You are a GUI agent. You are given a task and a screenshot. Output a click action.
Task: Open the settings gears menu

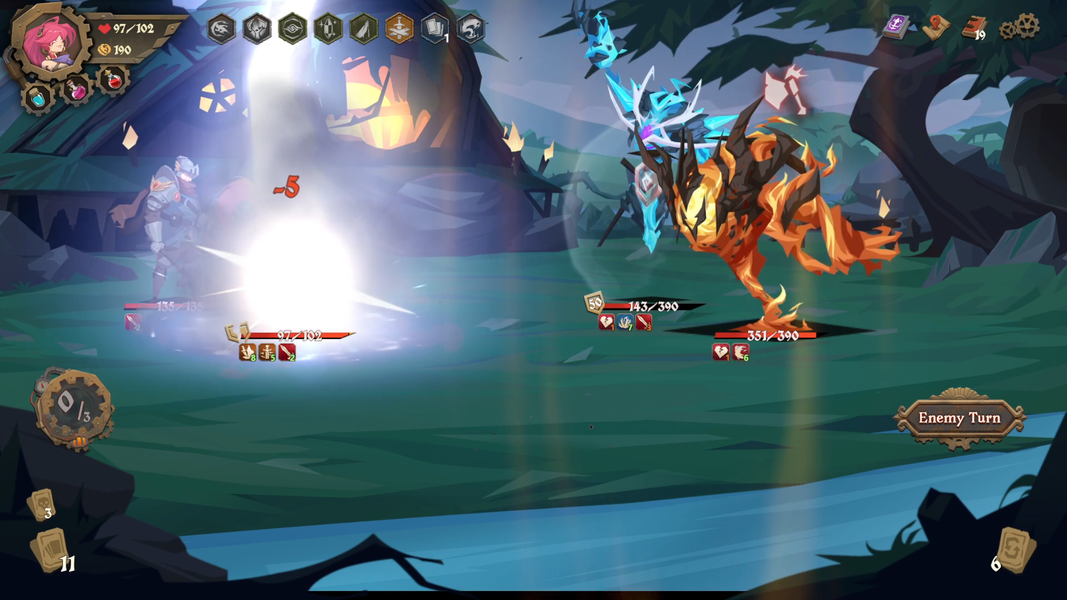click(1023, 28)
